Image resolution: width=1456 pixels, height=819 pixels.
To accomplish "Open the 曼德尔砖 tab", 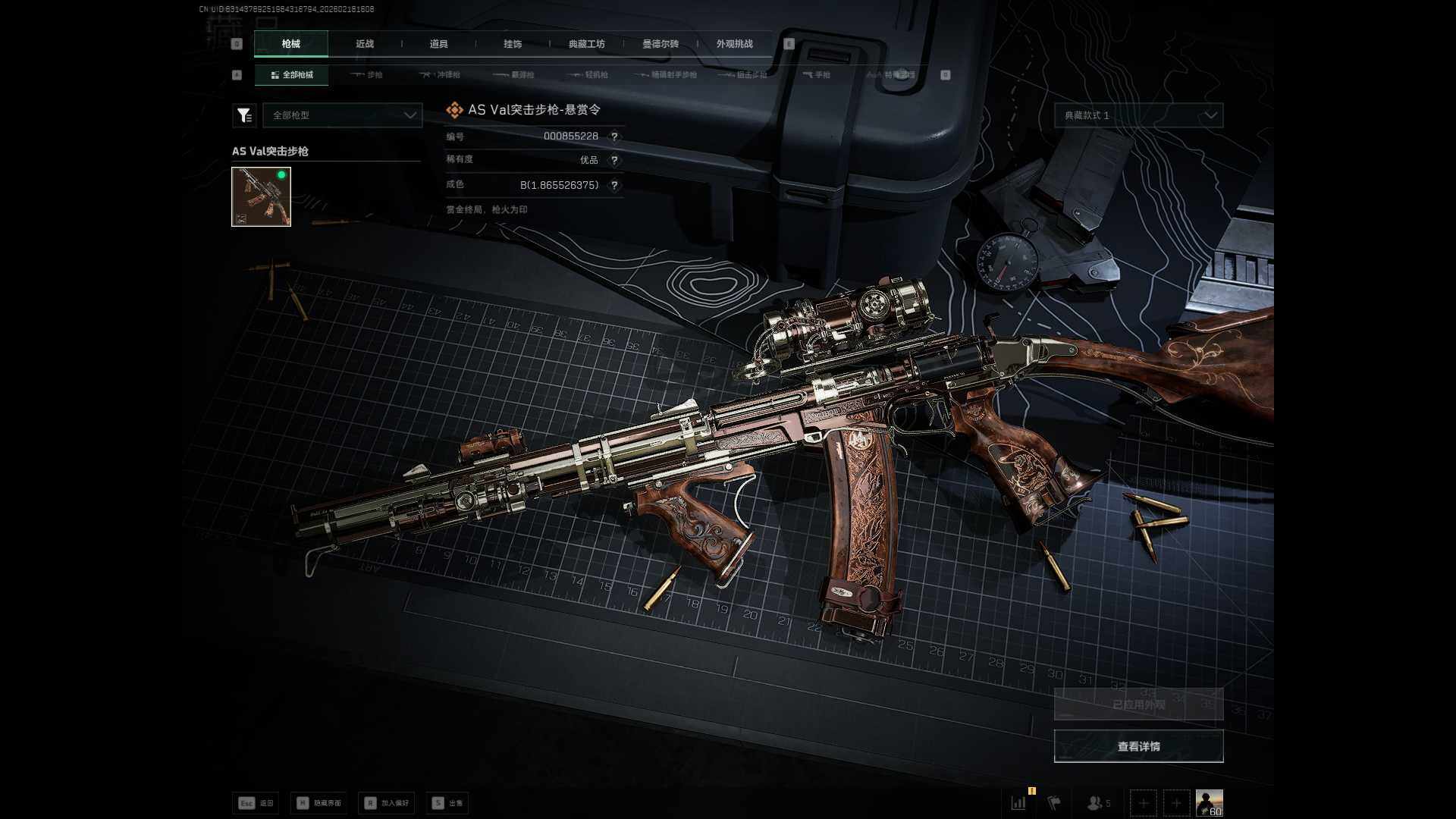I will click(661, 44).
